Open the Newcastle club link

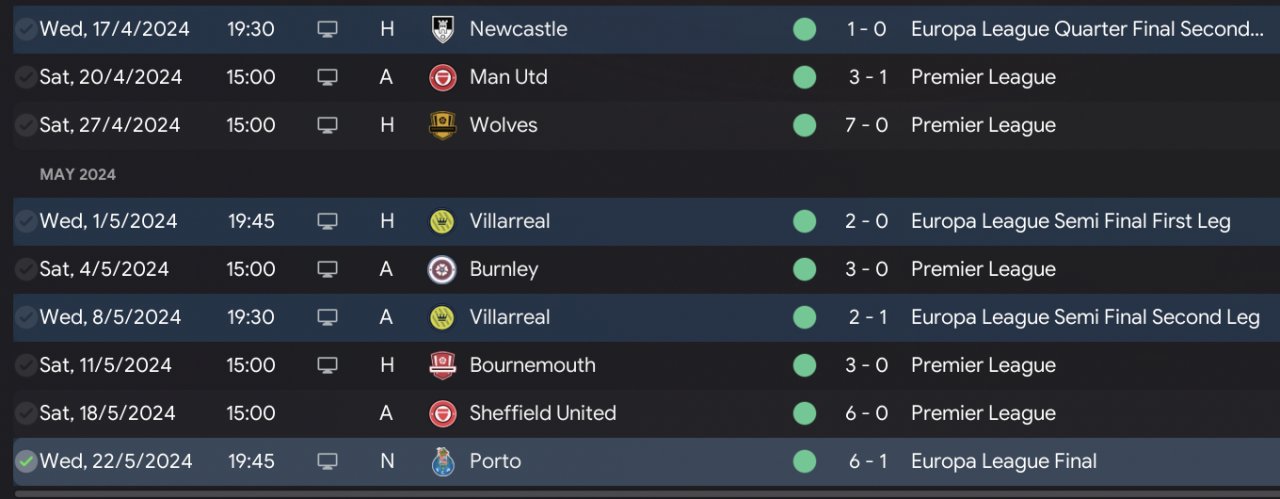coord(518,29)
